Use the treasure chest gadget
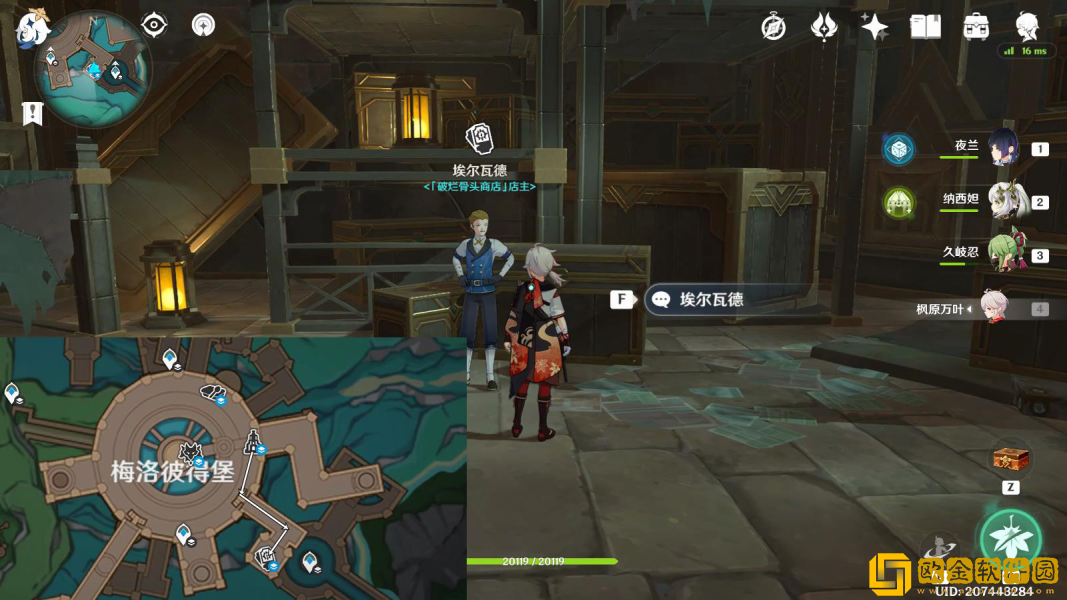Screen dimensions: 1067x600 tap(1010, 460)
